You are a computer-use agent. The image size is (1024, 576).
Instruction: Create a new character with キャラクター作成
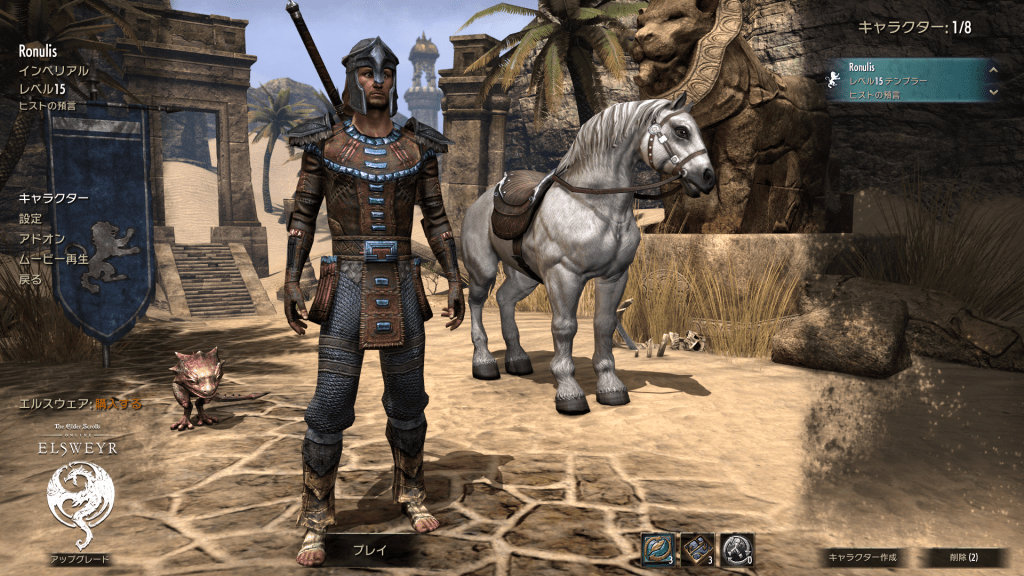click(861, 557)
